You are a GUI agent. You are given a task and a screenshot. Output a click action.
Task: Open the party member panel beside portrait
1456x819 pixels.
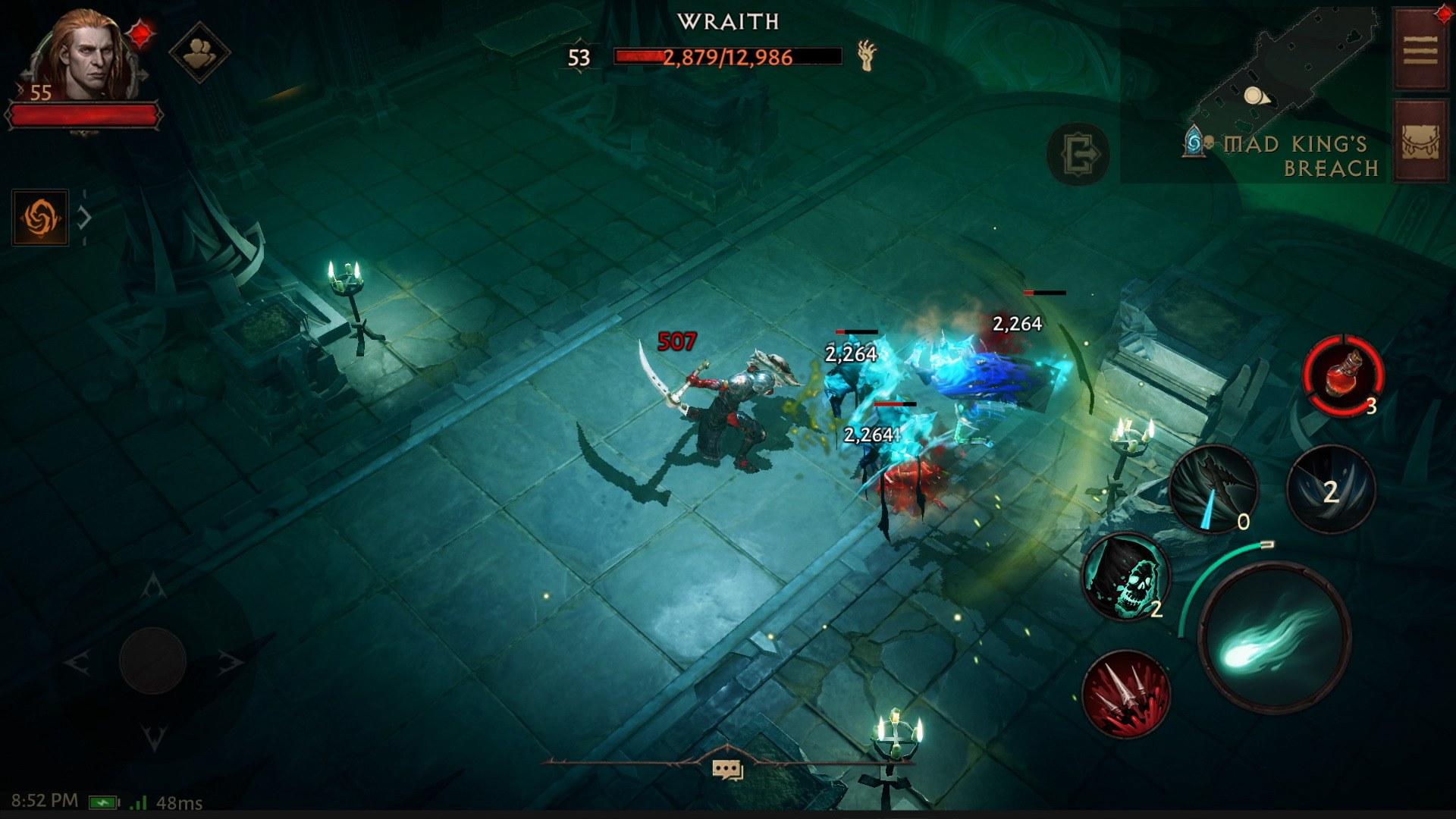coord(199,52)
